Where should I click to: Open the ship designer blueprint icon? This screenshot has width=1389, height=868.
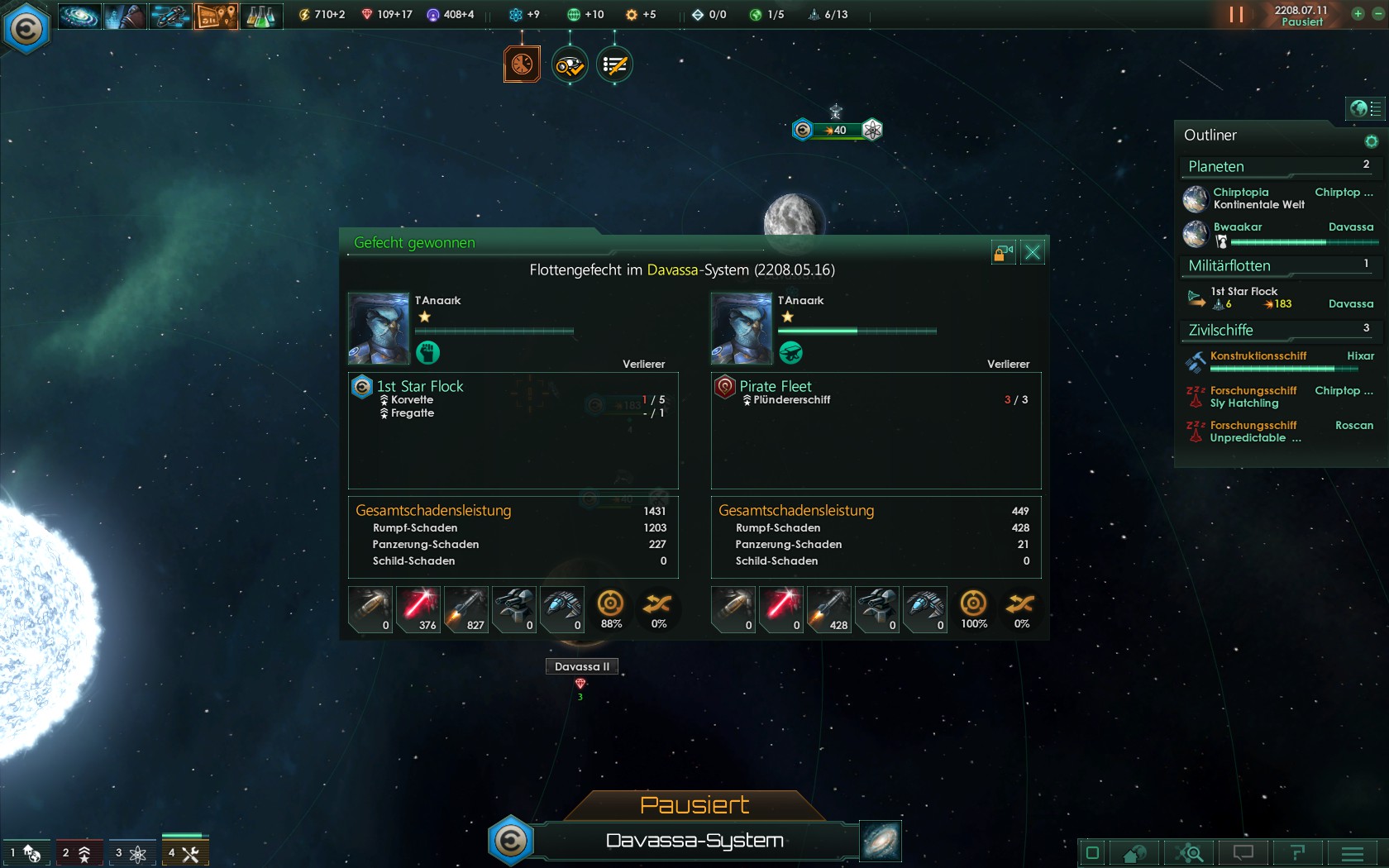[170, 16]
